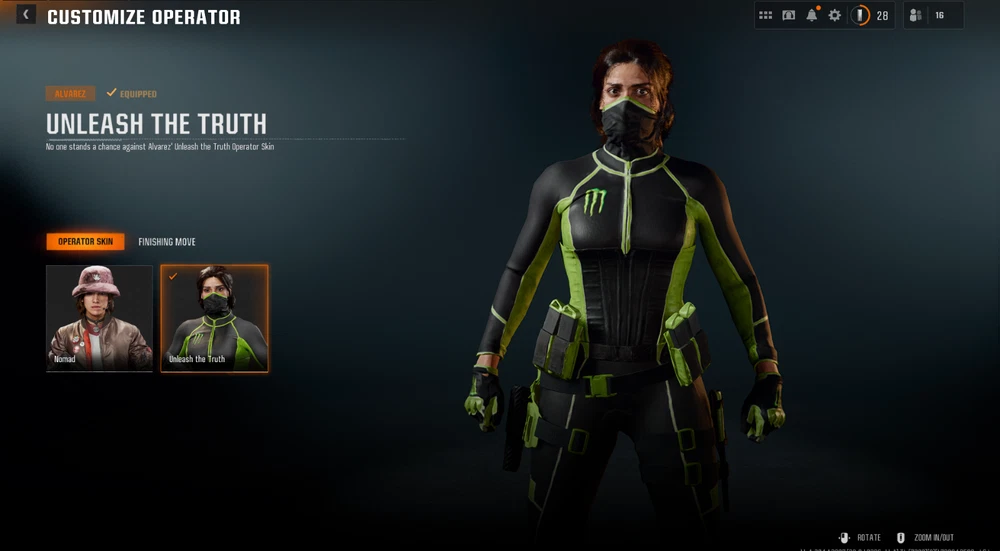Select the Unleash the Truth skin thumbnail
This screenshot has height=551, width=1000.
tap(214, 318)
